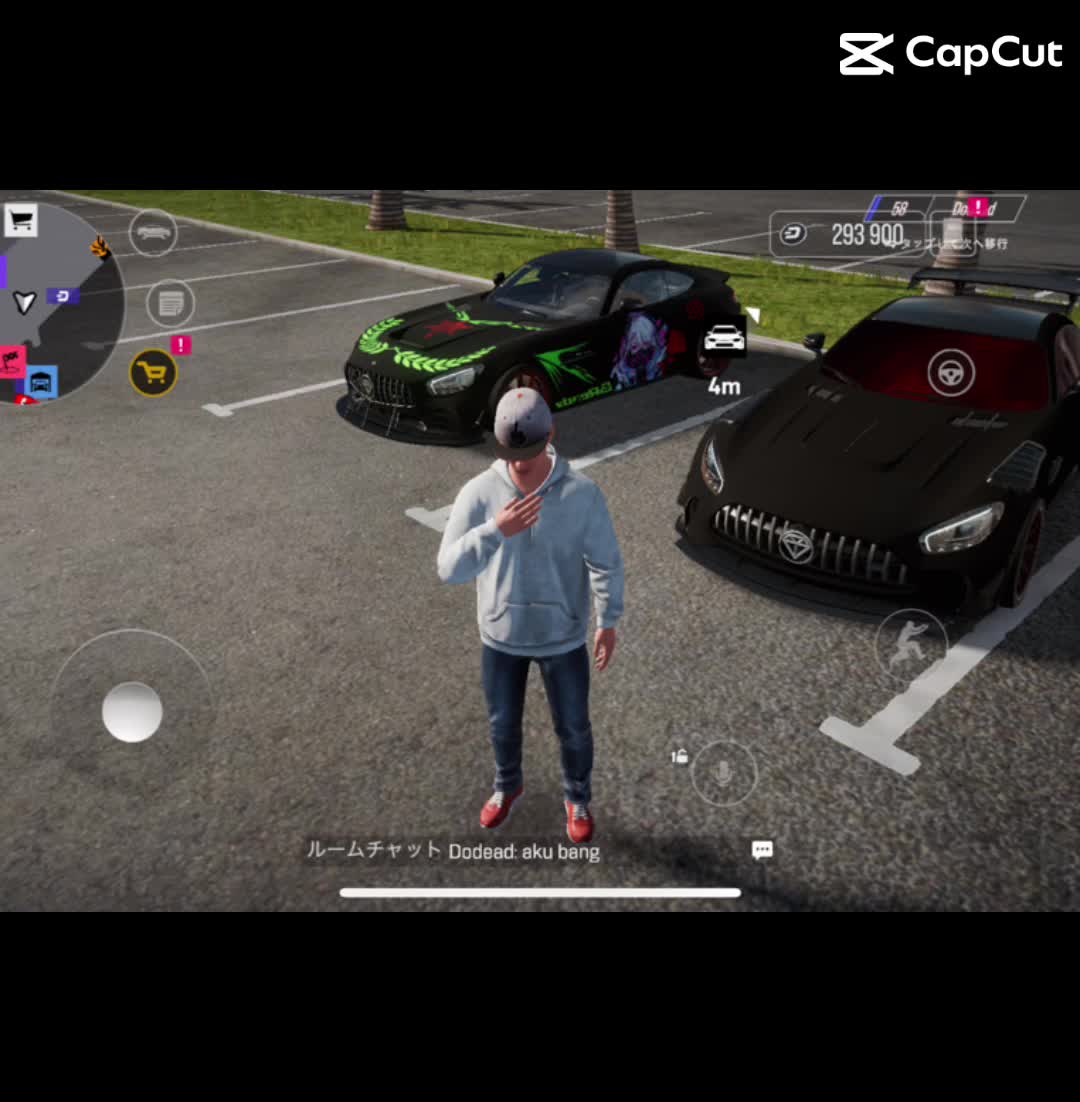Viewport: 1080px width, 1102px height.
Task: Tap the steering wheel enter-car button
Action: 951,372
